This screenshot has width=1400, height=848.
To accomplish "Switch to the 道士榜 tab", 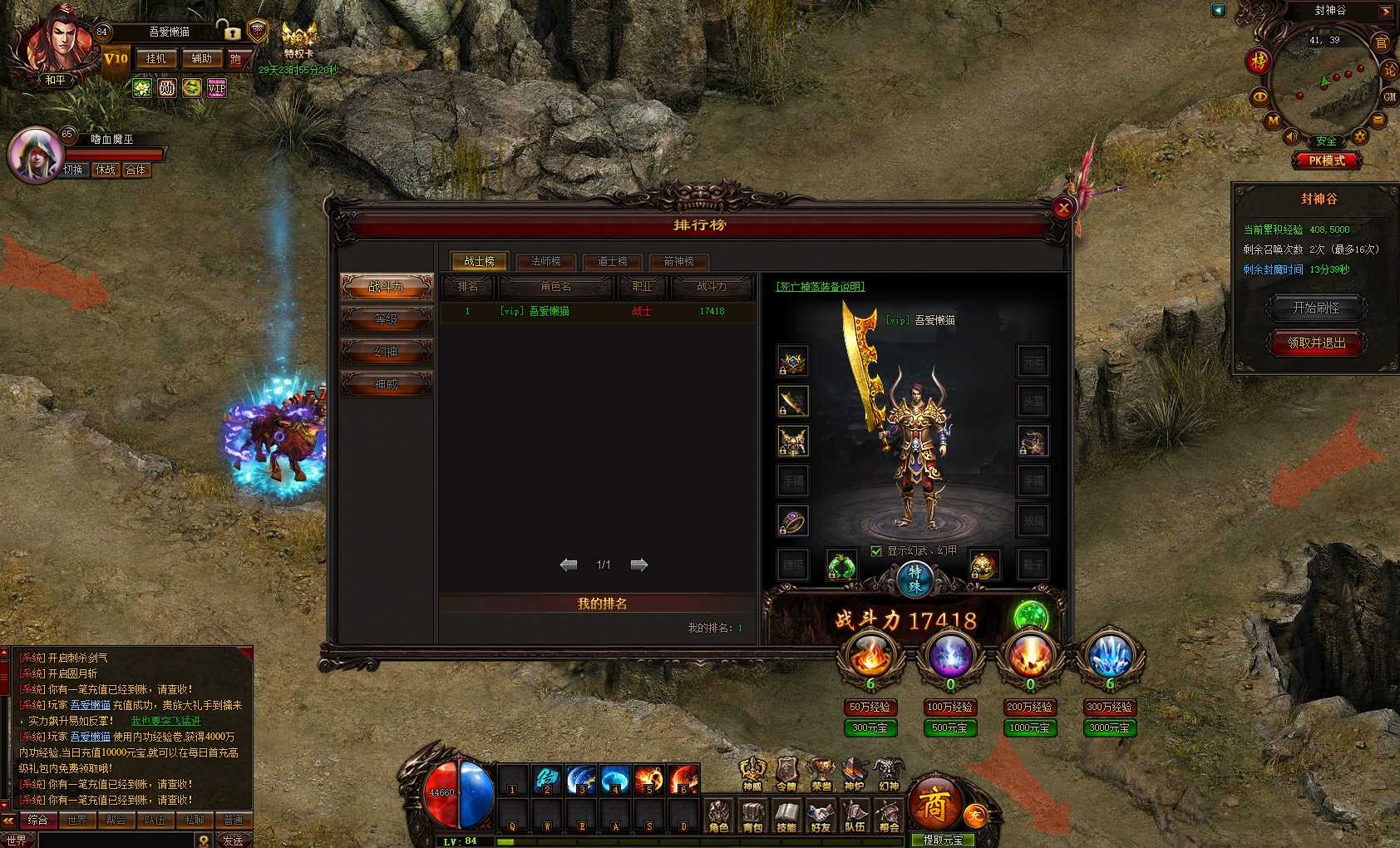I will 612,261.
